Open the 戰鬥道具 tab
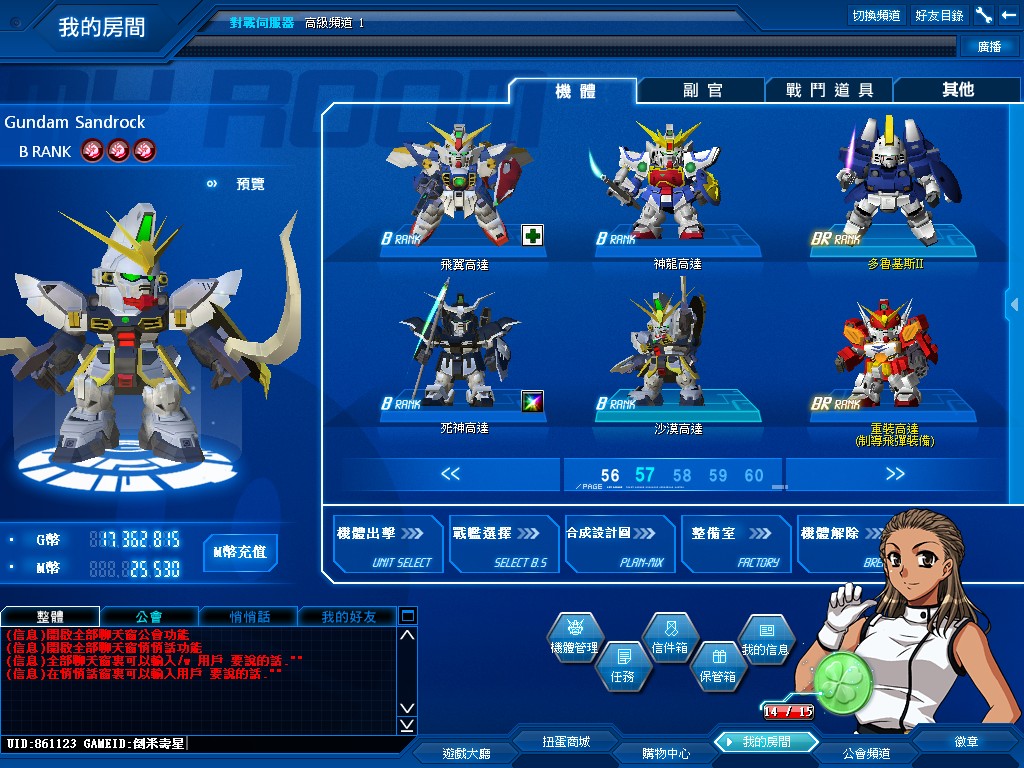Viewport: 1024px width, 768px height. tap(829, 90)
